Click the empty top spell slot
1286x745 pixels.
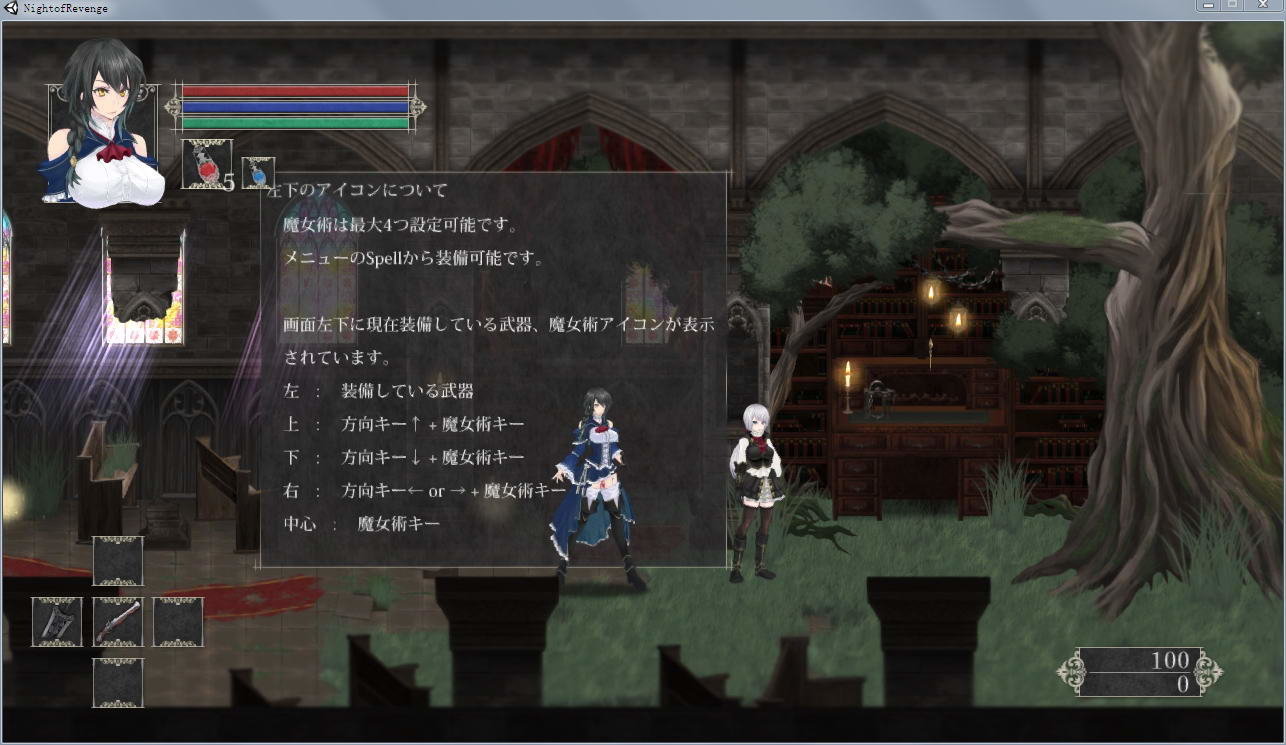(x=118, y=560)
